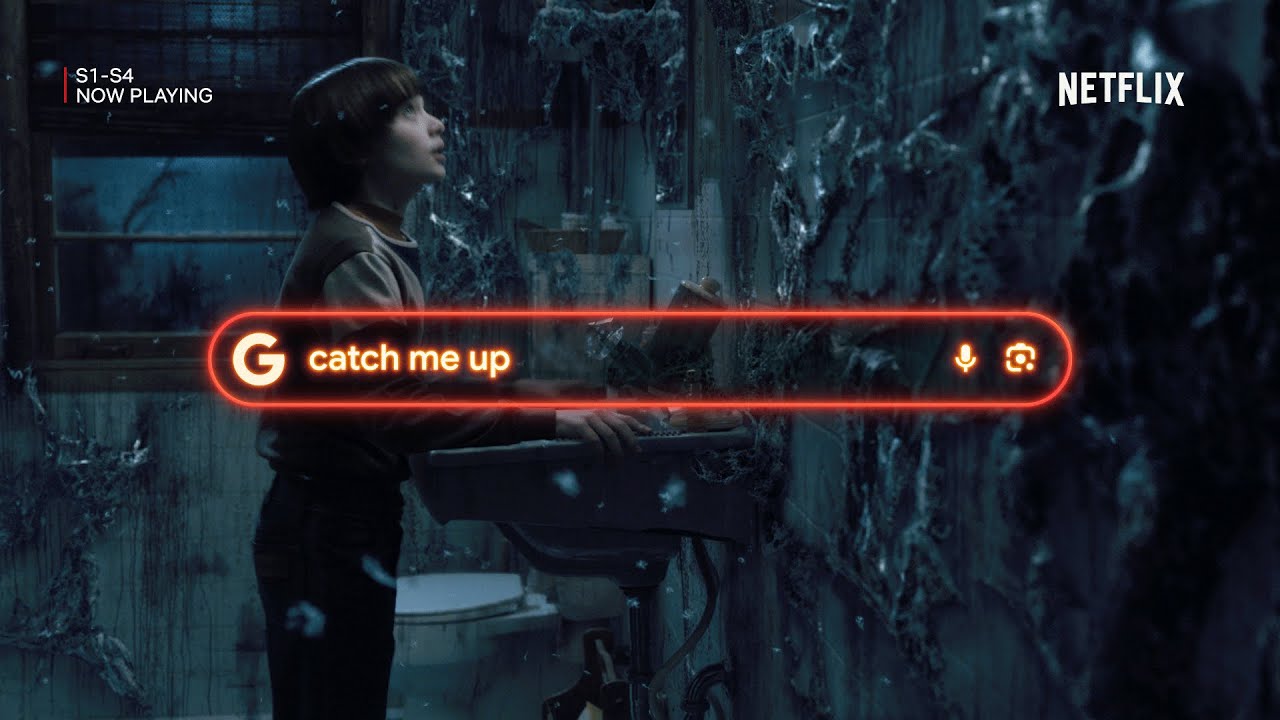Open the camera lens image search
This screenshot has width=1280, height=720.
pos(1020,359)
